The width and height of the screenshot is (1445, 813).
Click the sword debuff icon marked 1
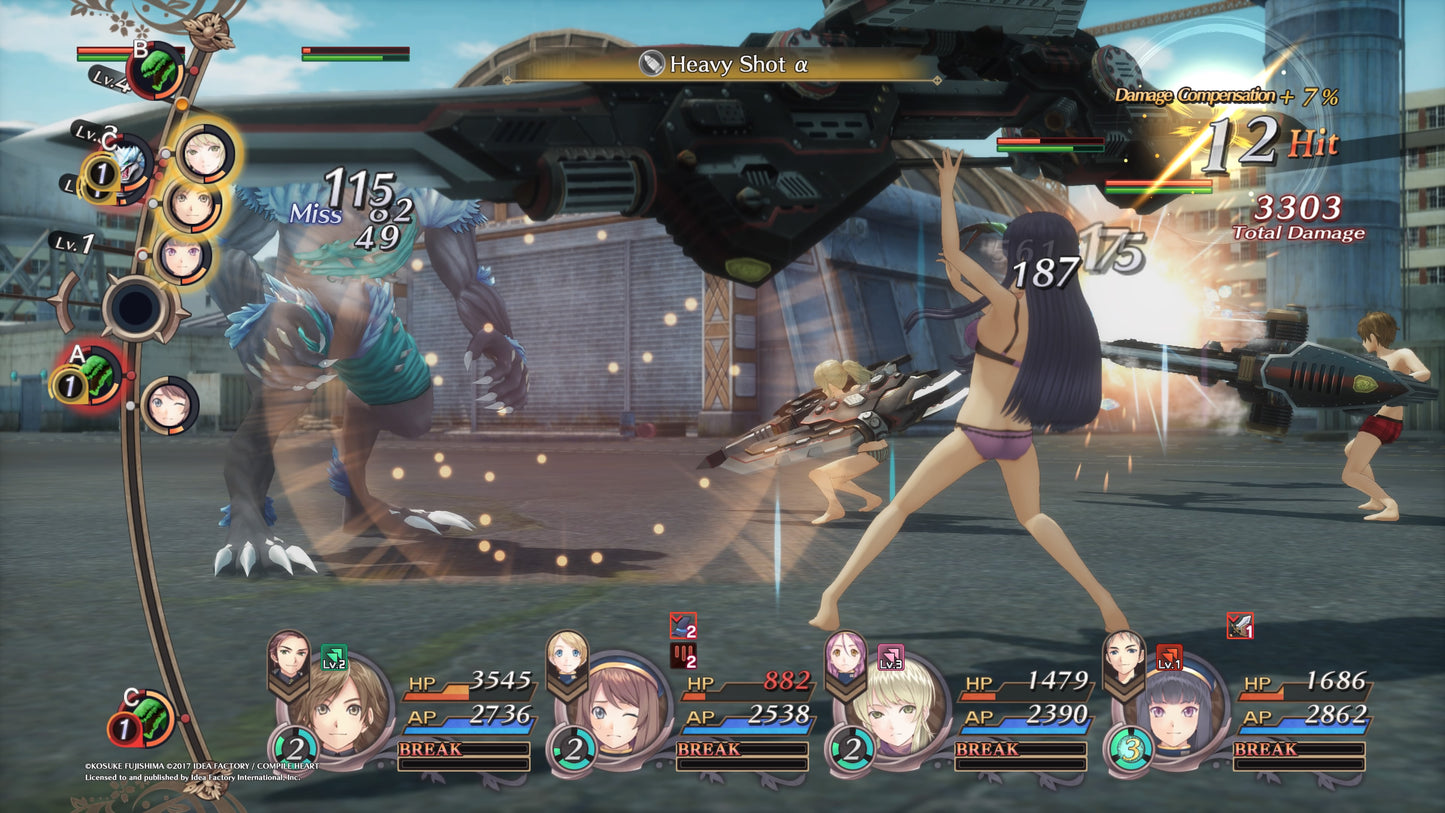pos(1240,626)
